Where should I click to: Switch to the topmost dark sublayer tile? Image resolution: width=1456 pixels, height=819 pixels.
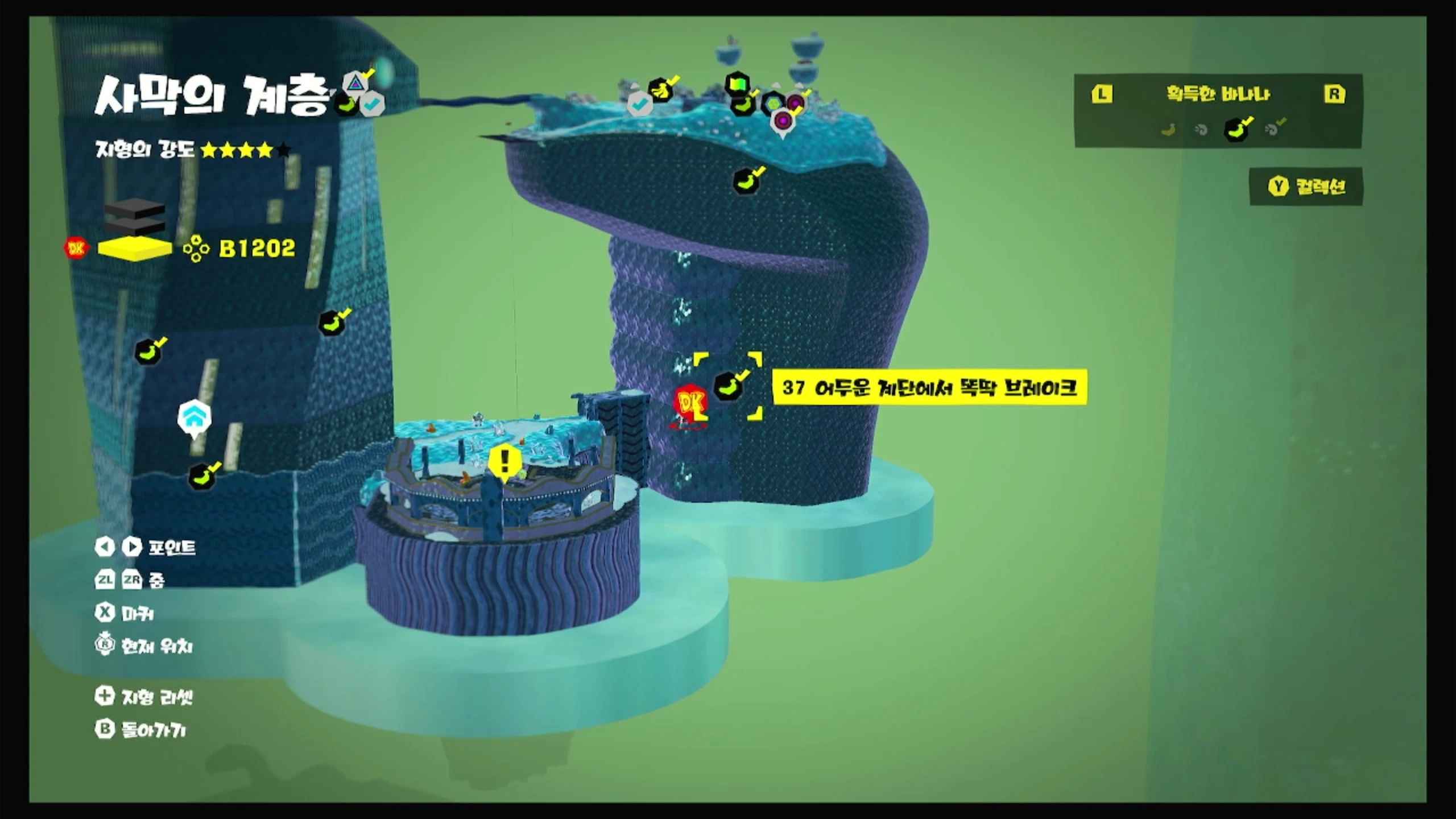click(x=135, y=209)
